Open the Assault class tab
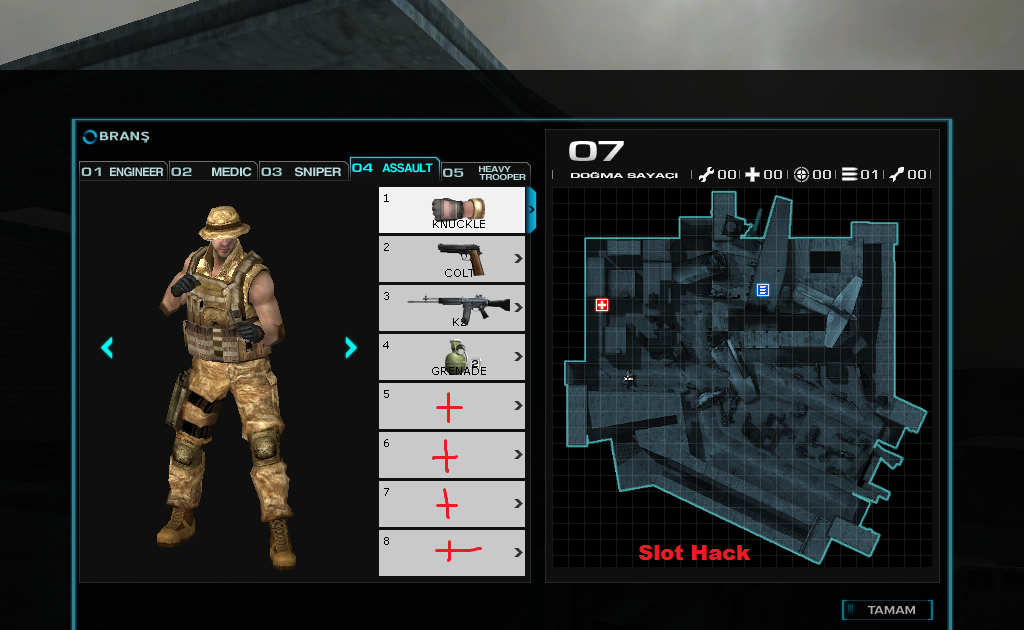 394,168
